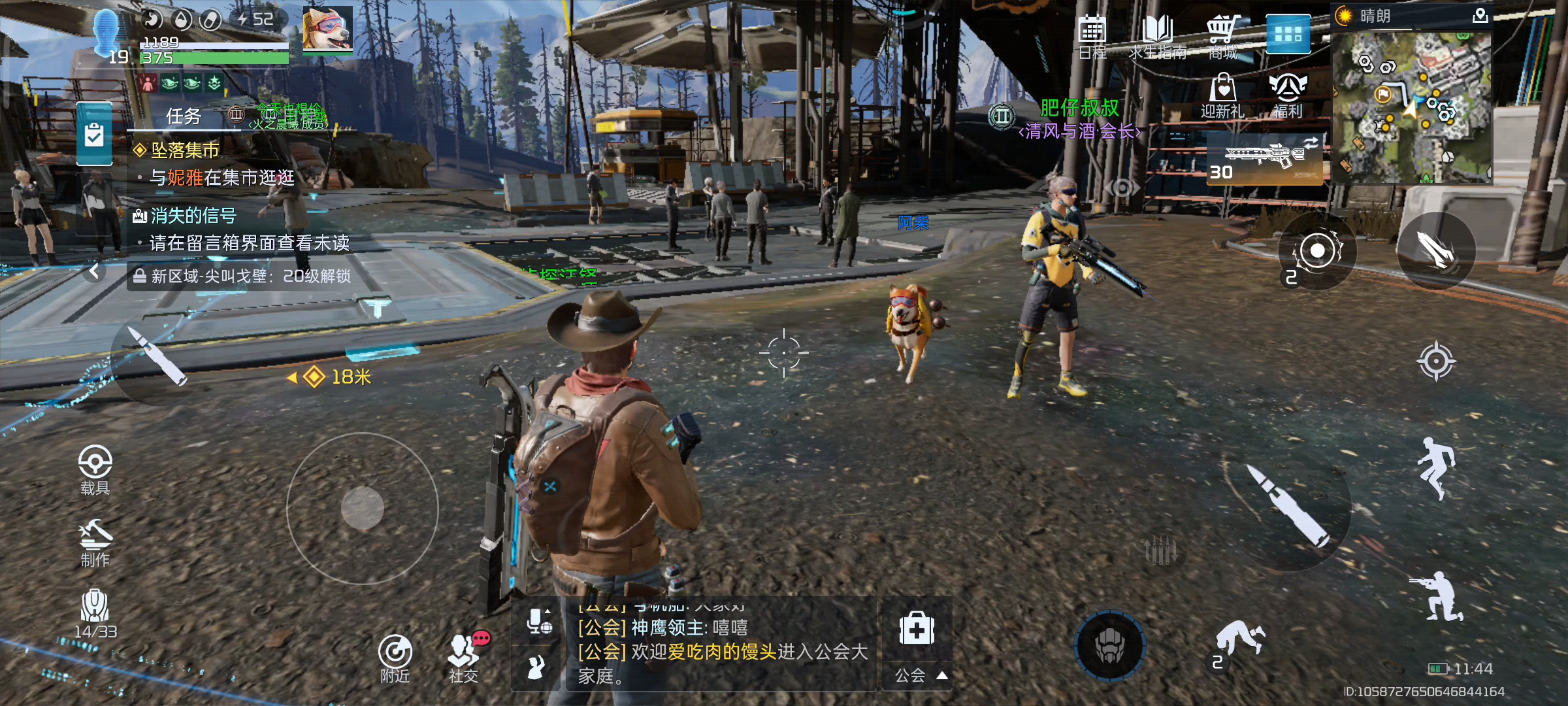Collapse the quest tracker with the arrow

95,271
